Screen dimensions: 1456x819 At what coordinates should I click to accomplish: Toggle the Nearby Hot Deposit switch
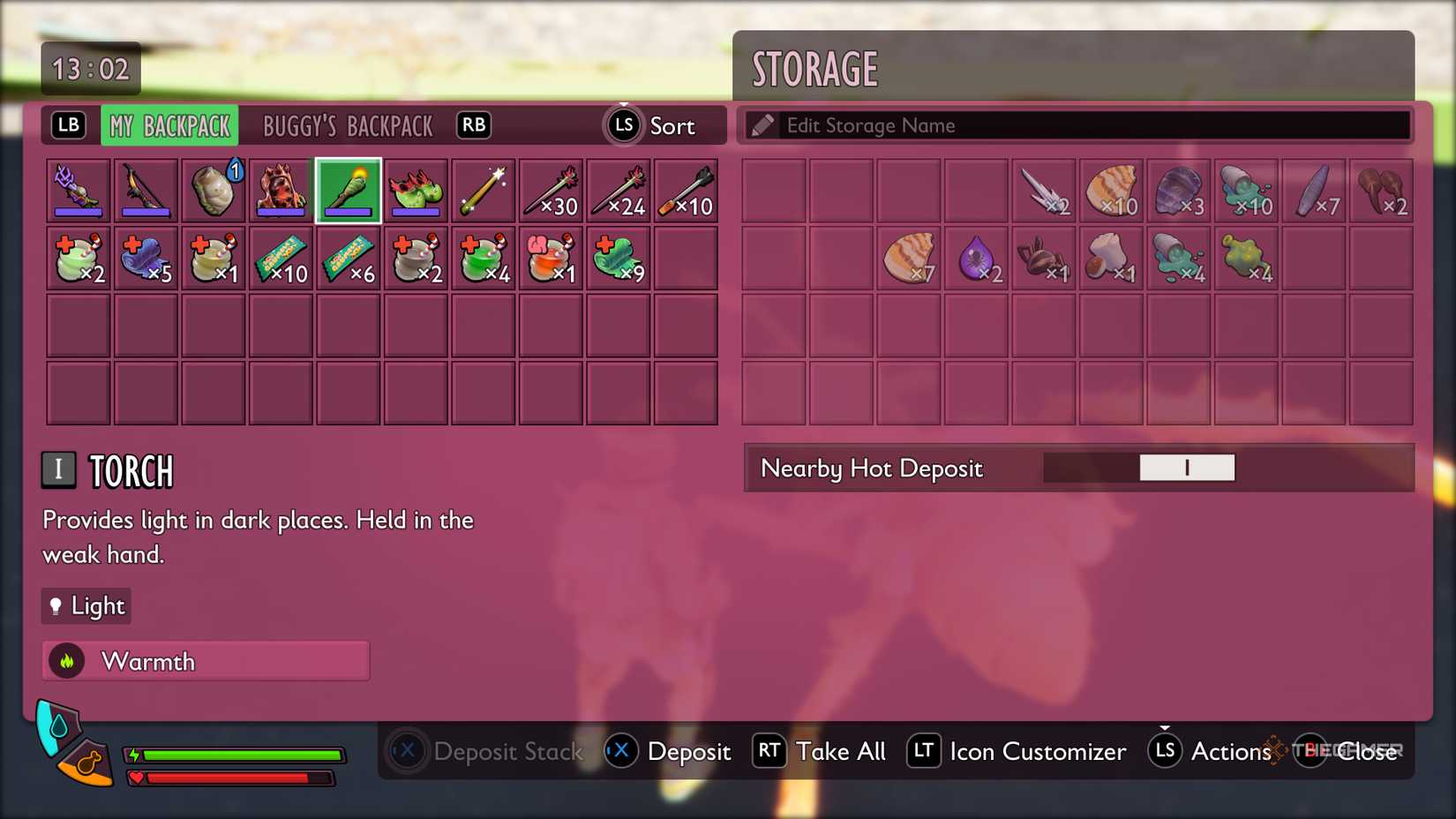click(x=1187, y=468)
